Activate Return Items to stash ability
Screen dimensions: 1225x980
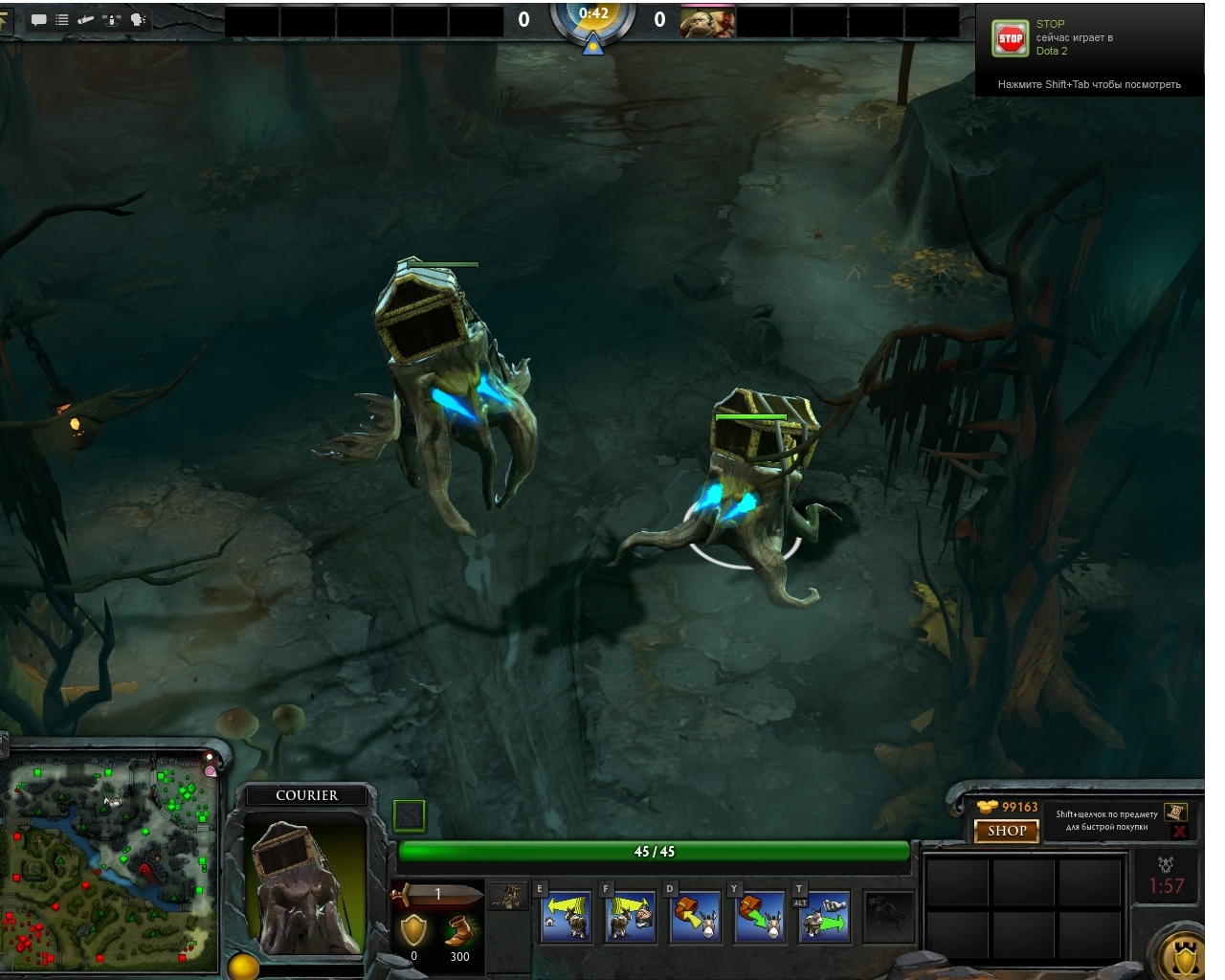[695, 916]
